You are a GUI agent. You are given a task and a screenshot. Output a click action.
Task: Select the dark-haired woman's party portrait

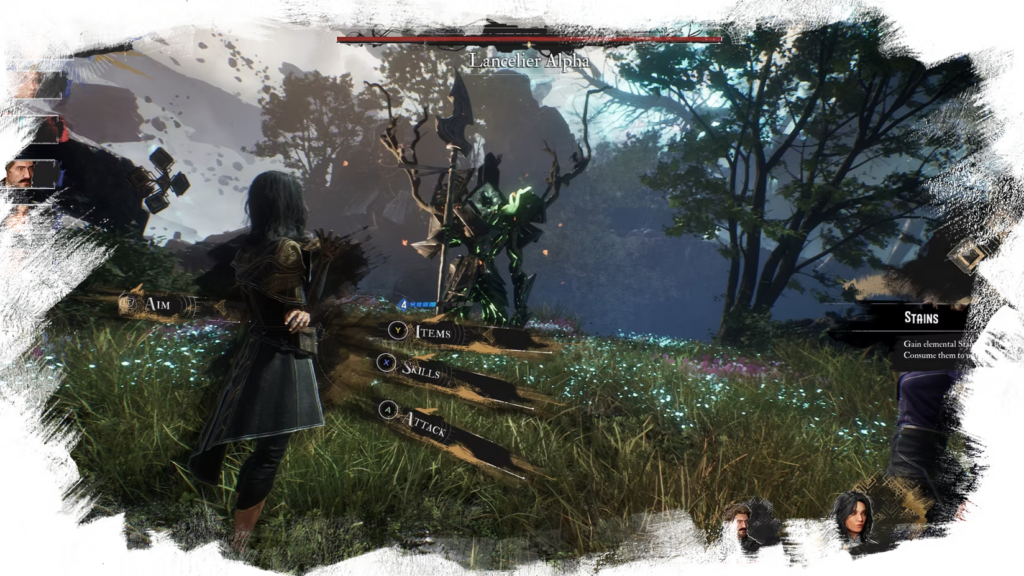point(848,520)
